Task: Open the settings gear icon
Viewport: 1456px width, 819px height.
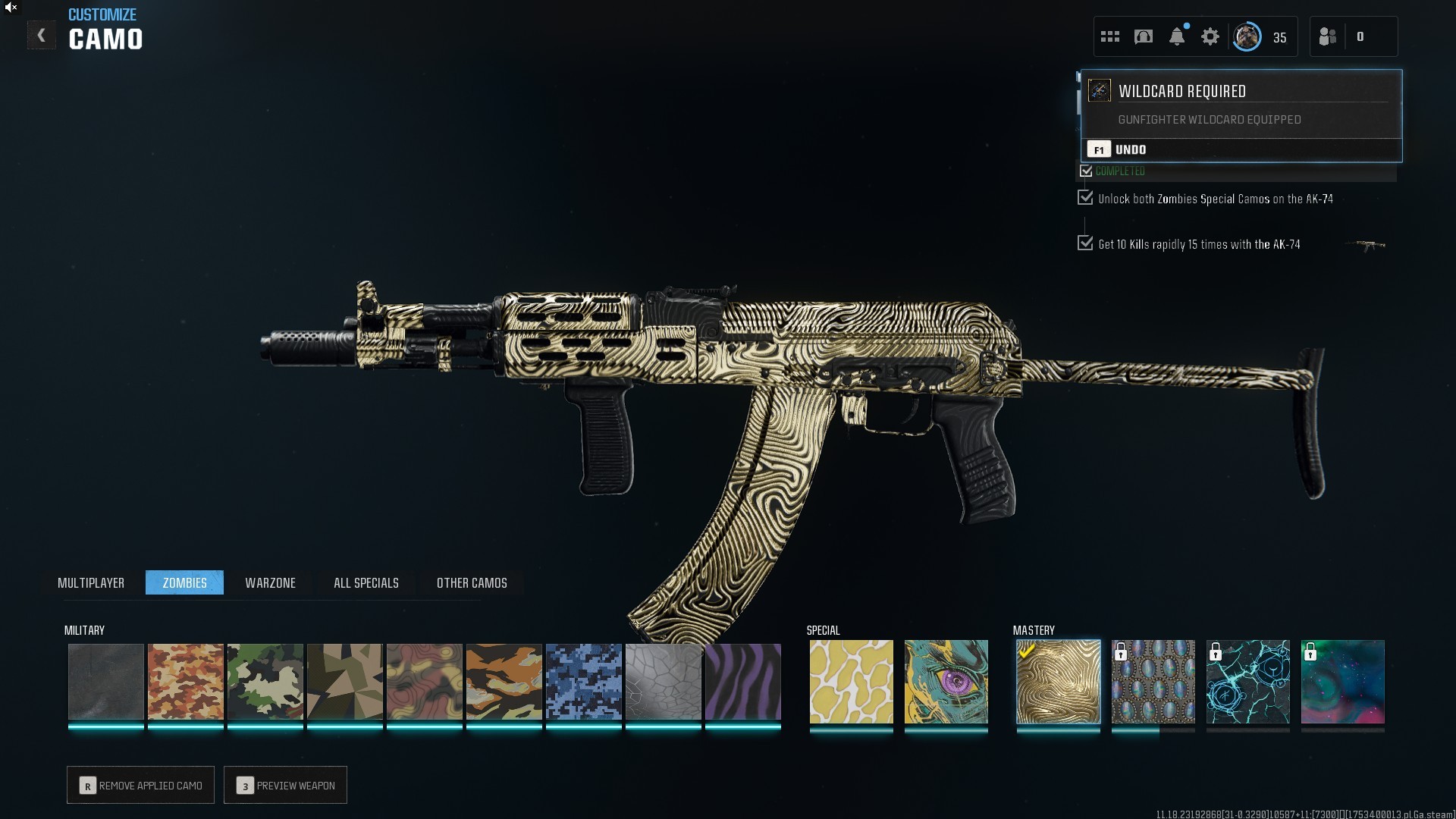Action: [1210, 36]
